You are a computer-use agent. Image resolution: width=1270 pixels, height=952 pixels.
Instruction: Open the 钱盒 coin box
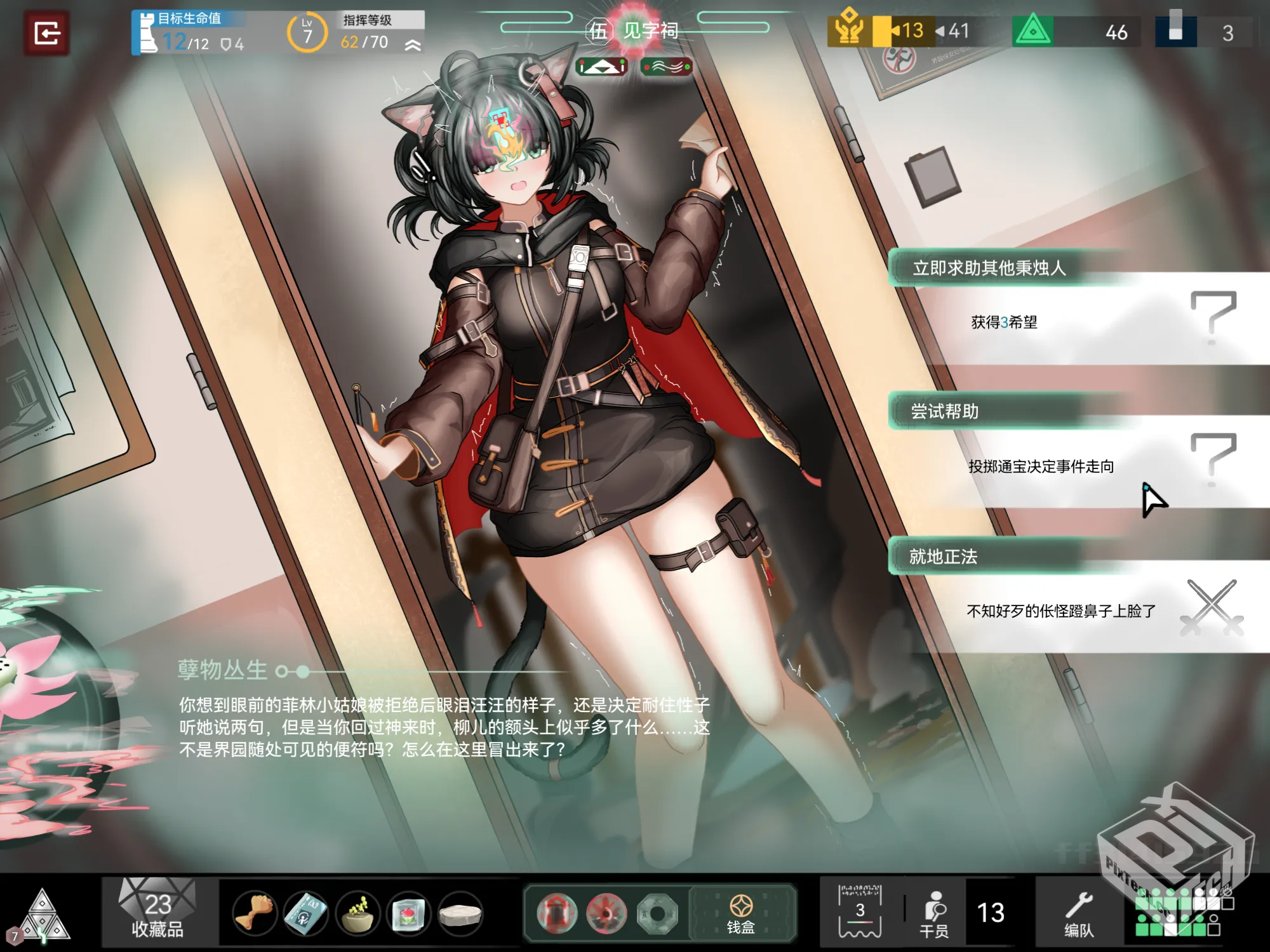point(741,913)
